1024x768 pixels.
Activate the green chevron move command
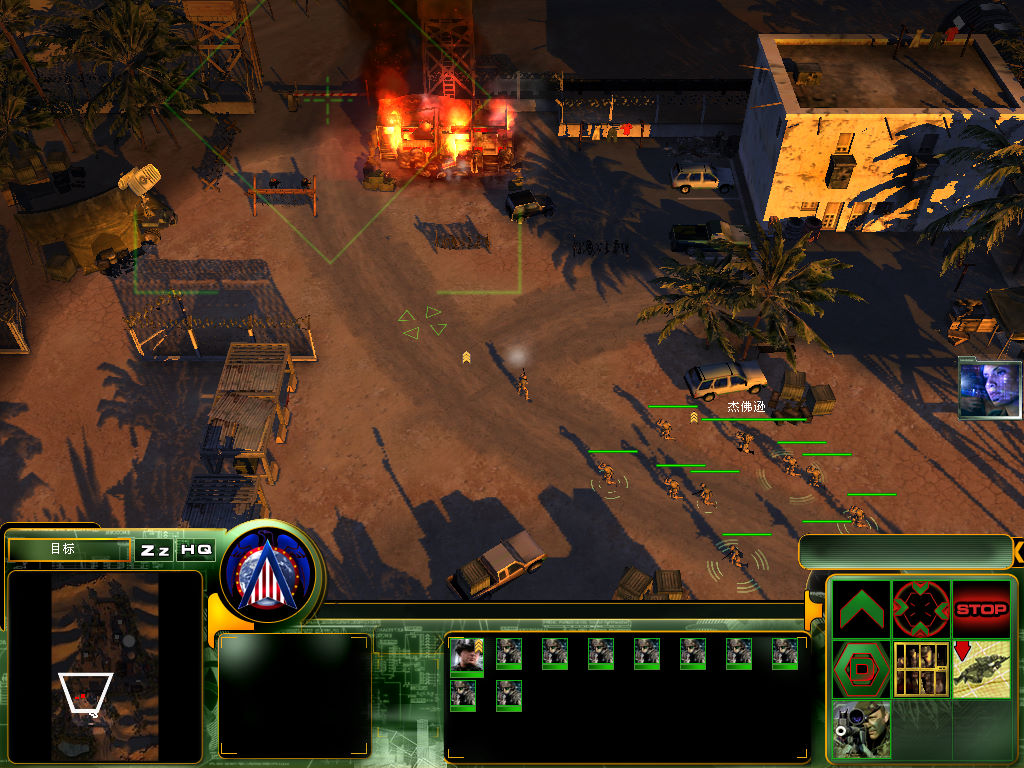point(861,609)
